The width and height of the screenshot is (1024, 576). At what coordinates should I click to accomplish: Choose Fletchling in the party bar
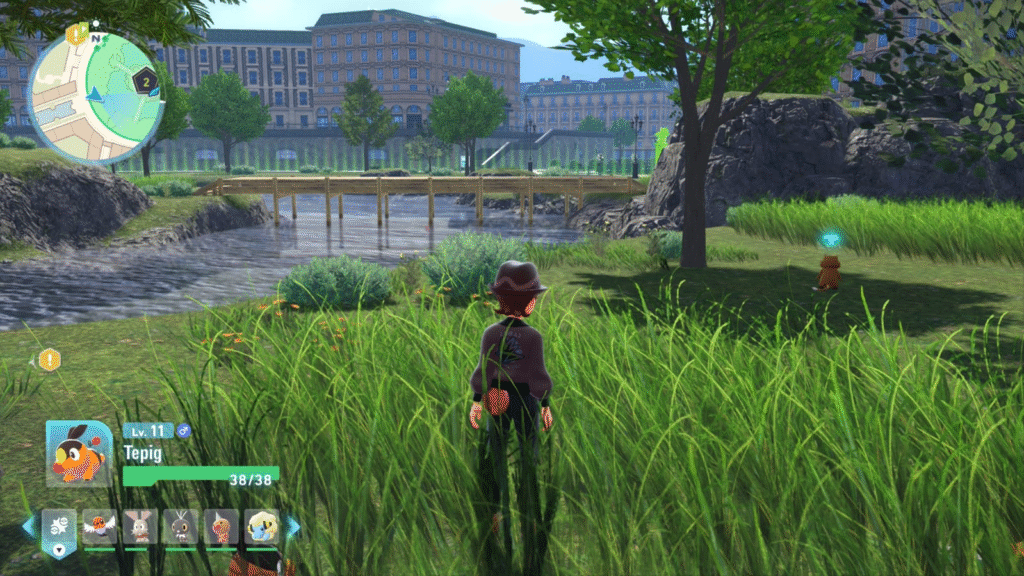click(100, 526)
